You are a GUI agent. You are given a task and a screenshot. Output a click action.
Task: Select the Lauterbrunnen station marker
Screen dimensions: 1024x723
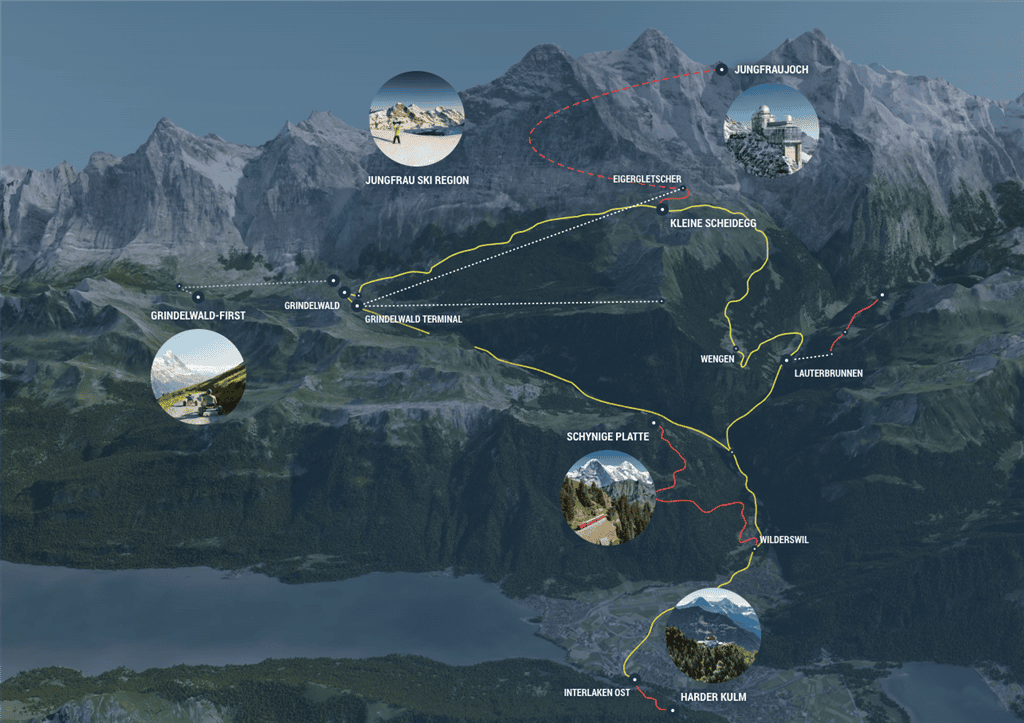pos(787,360)
